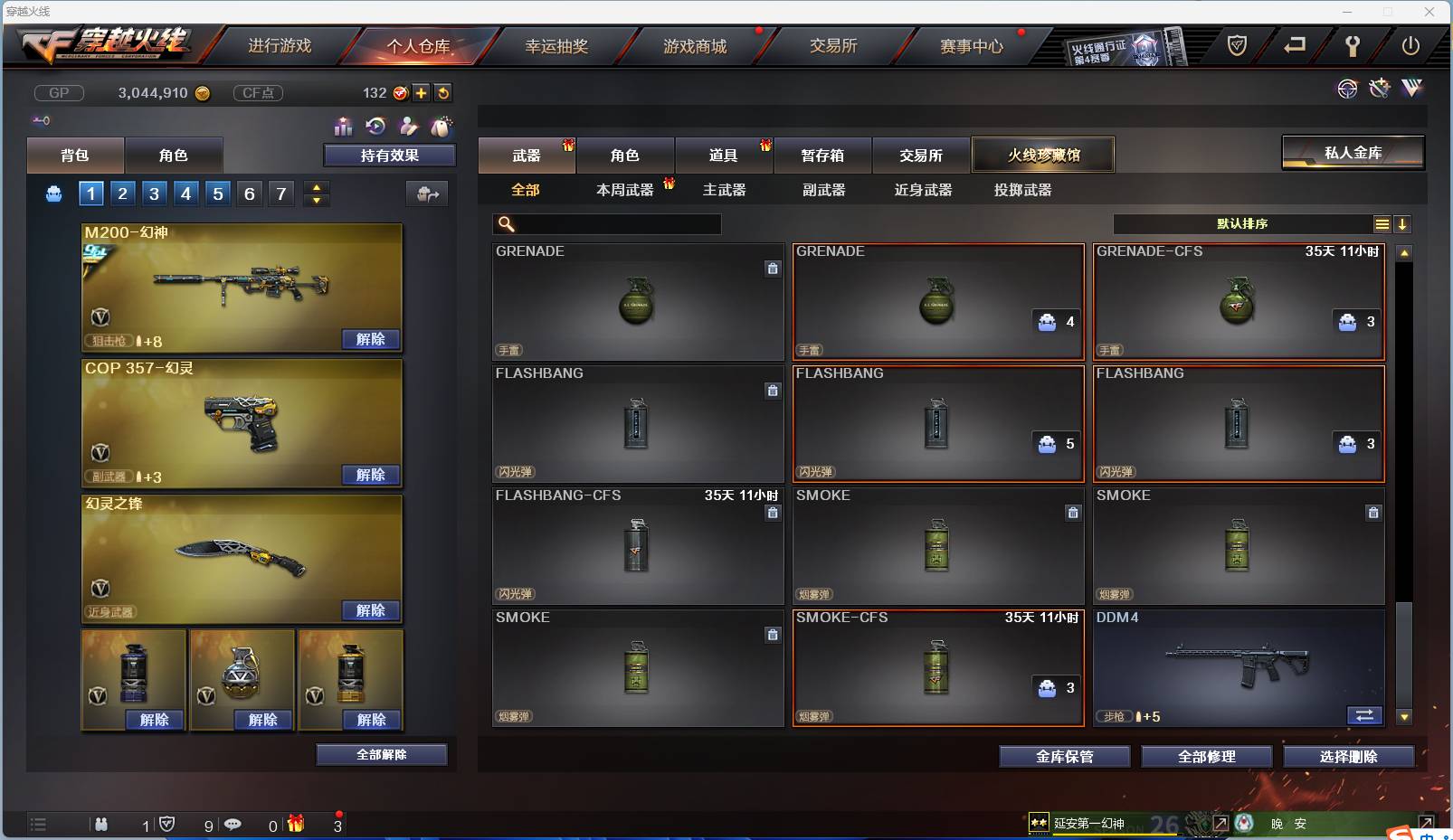Screen dimensions: 1453x840
Task: Open the repair wrench icon near top right
Action: [1354, 46]
